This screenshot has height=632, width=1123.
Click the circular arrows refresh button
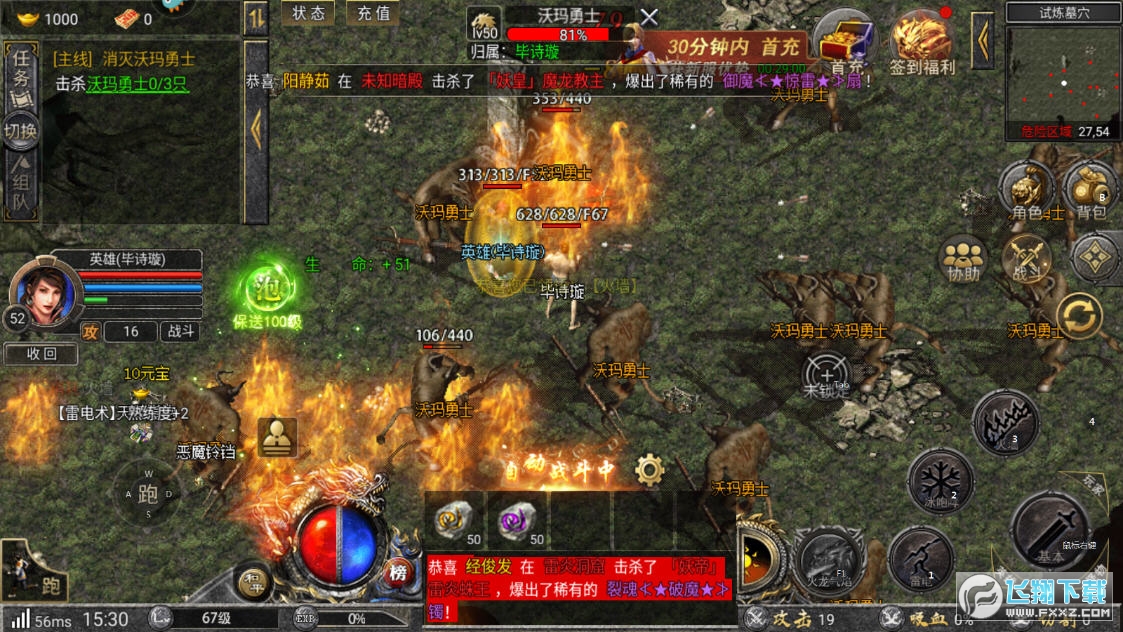tap(1080, 316)
